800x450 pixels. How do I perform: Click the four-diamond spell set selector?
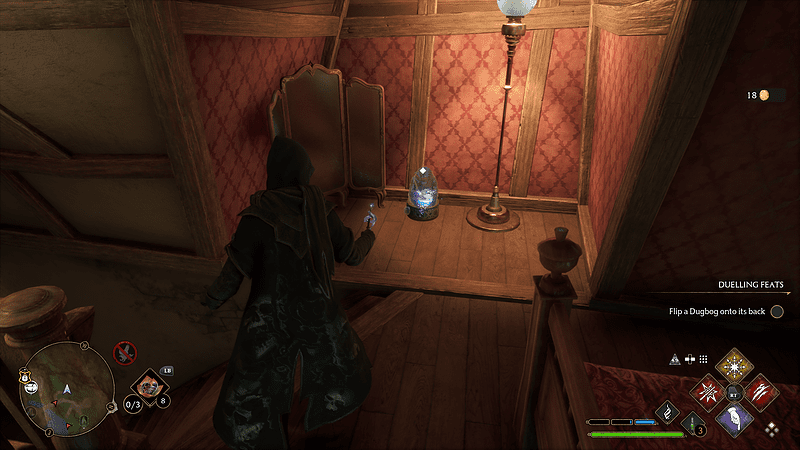click(771, 429)
